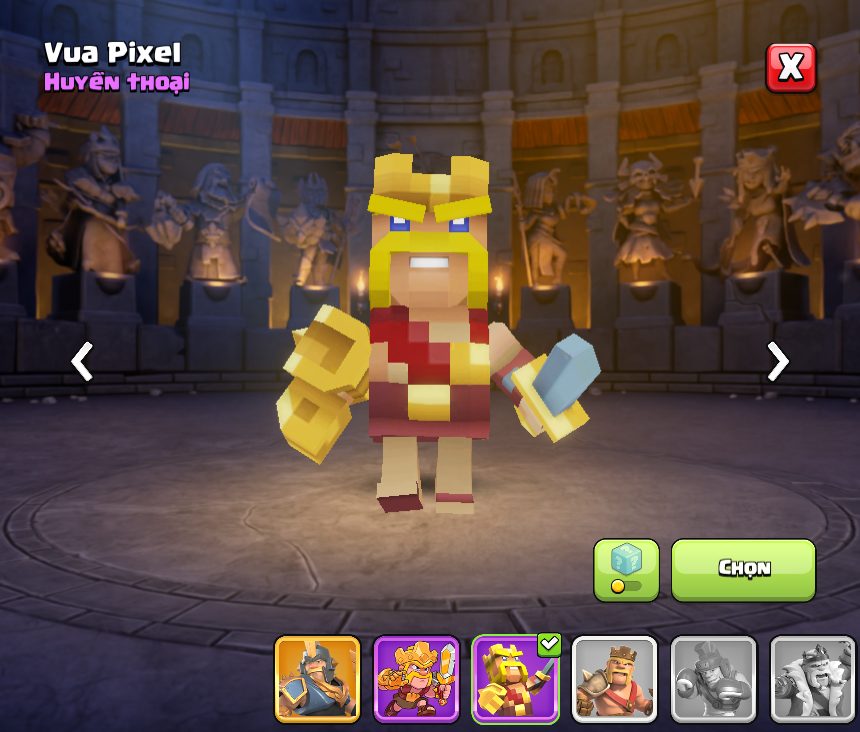Select the Pixel King skin thumbnail
Viewport: 860px width, 732px height.
(515, 679)
